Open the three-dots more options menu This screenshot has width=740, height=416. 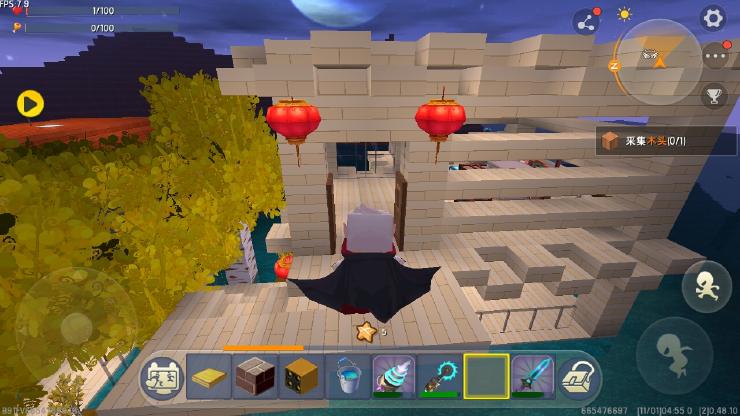point(715,57)
